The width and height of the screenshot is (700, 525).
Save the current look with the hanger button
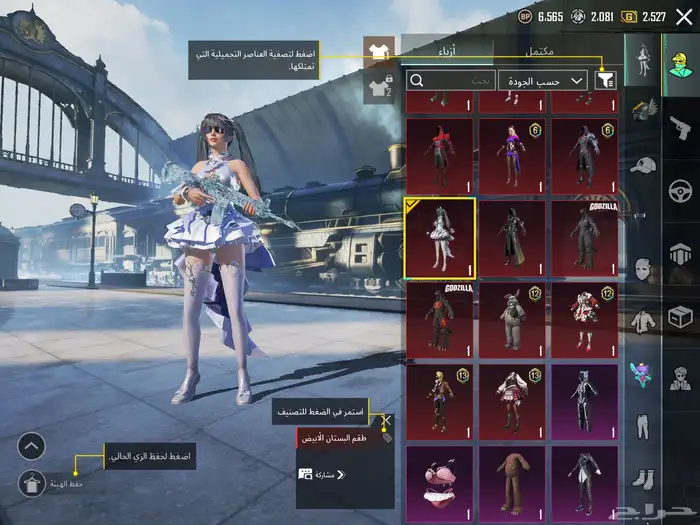[32, 483]
